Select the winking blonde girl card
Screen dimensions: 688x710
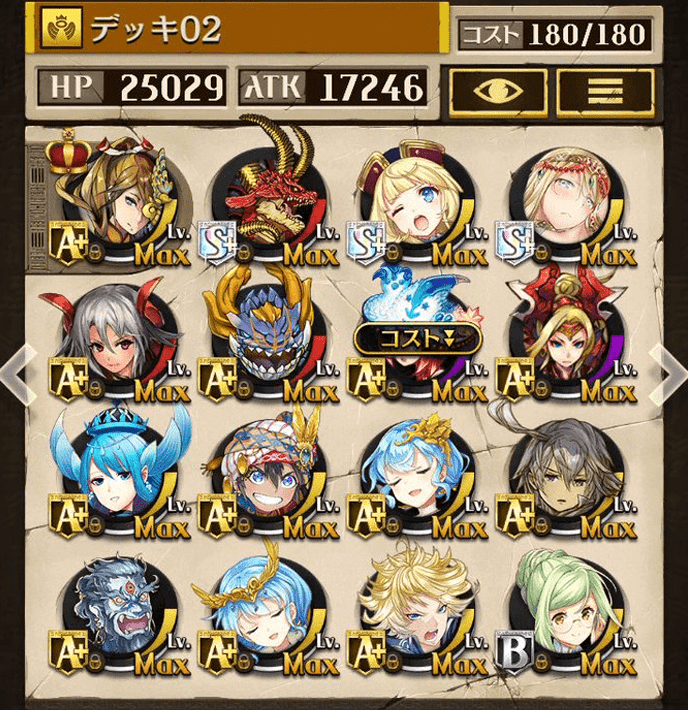pyautogui.click(x=412, y=202)
